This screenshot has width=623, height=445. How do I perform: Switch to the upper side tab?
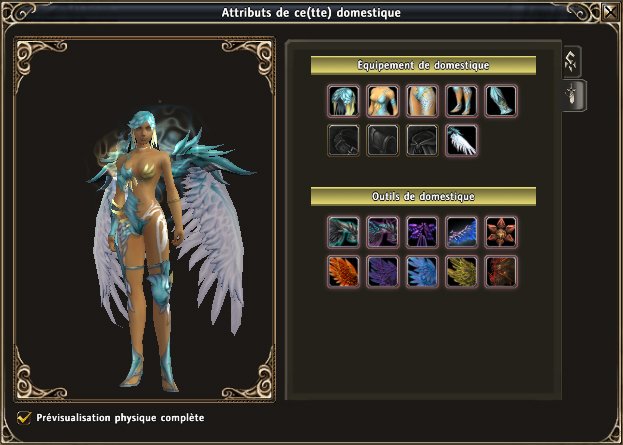(x=574, y=61)
